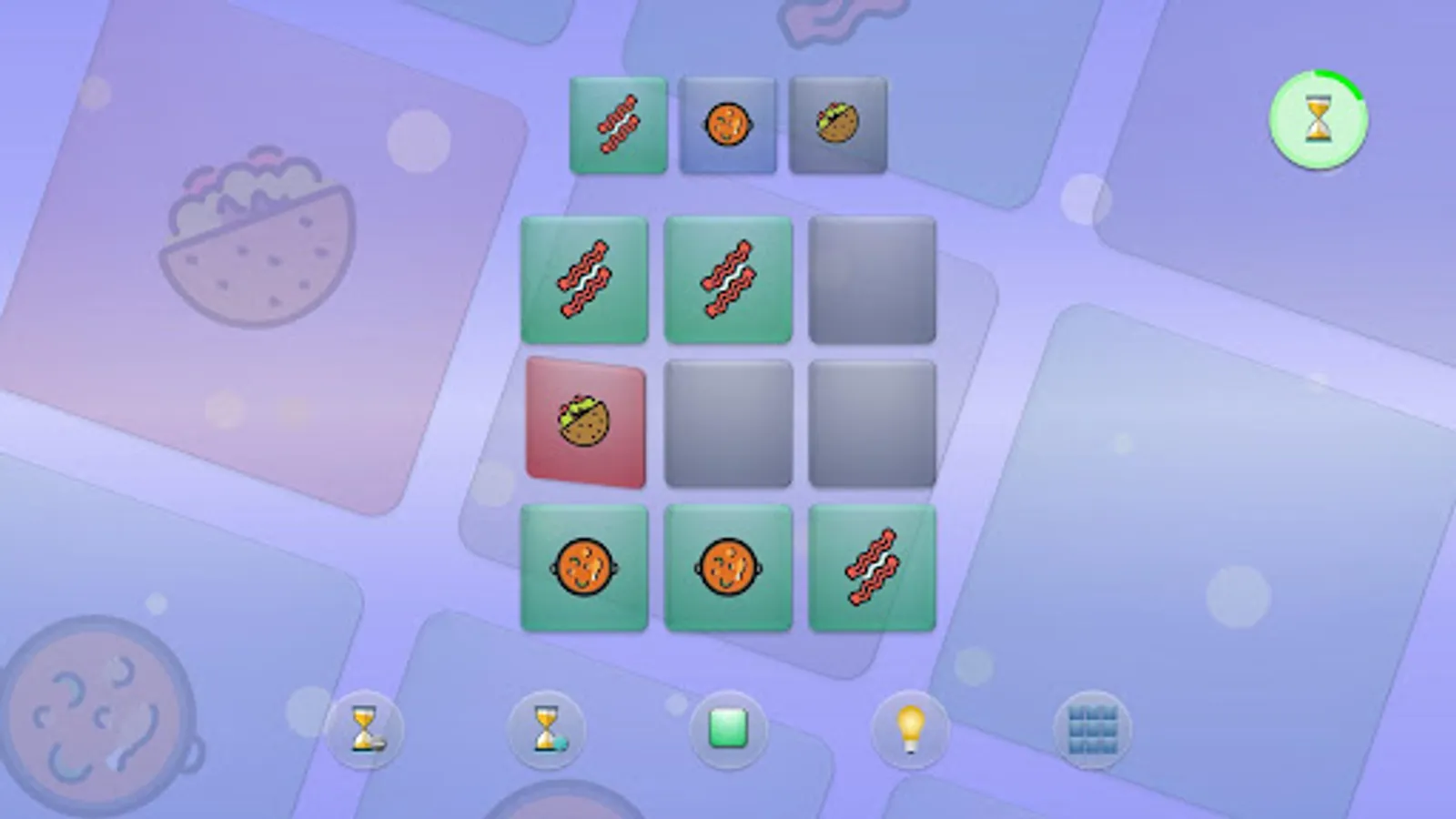The height and width of the screenshot is (819, 1456).
Task: Flip the gray card in the middle row
Action: [728, 423]
